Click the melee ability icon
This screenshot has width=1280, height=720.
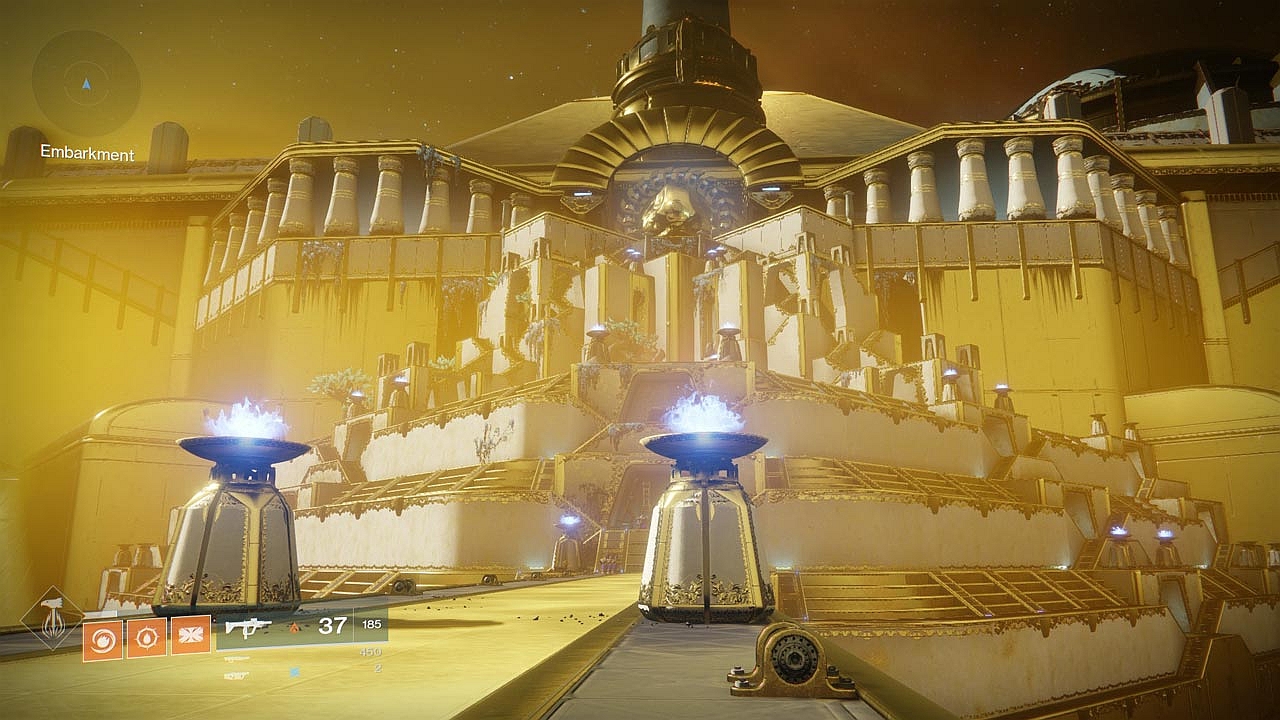point(149,639)
